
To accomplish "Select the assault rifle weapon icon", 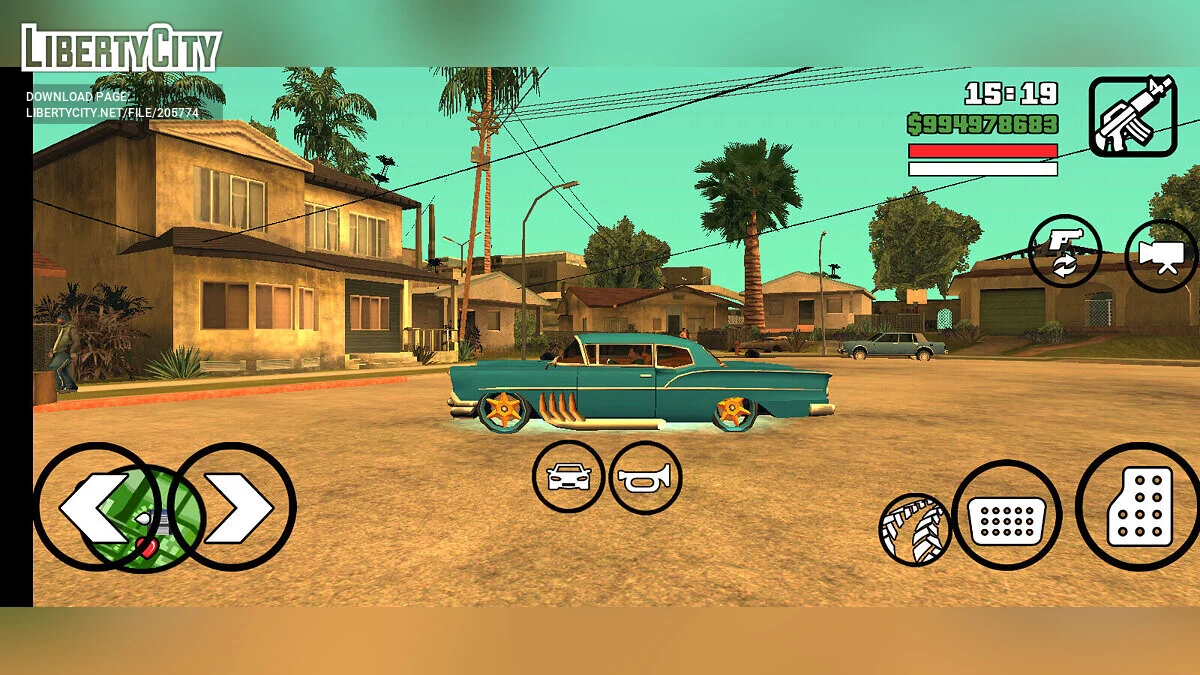I will pyautogui.click(x=1132, y=116).
